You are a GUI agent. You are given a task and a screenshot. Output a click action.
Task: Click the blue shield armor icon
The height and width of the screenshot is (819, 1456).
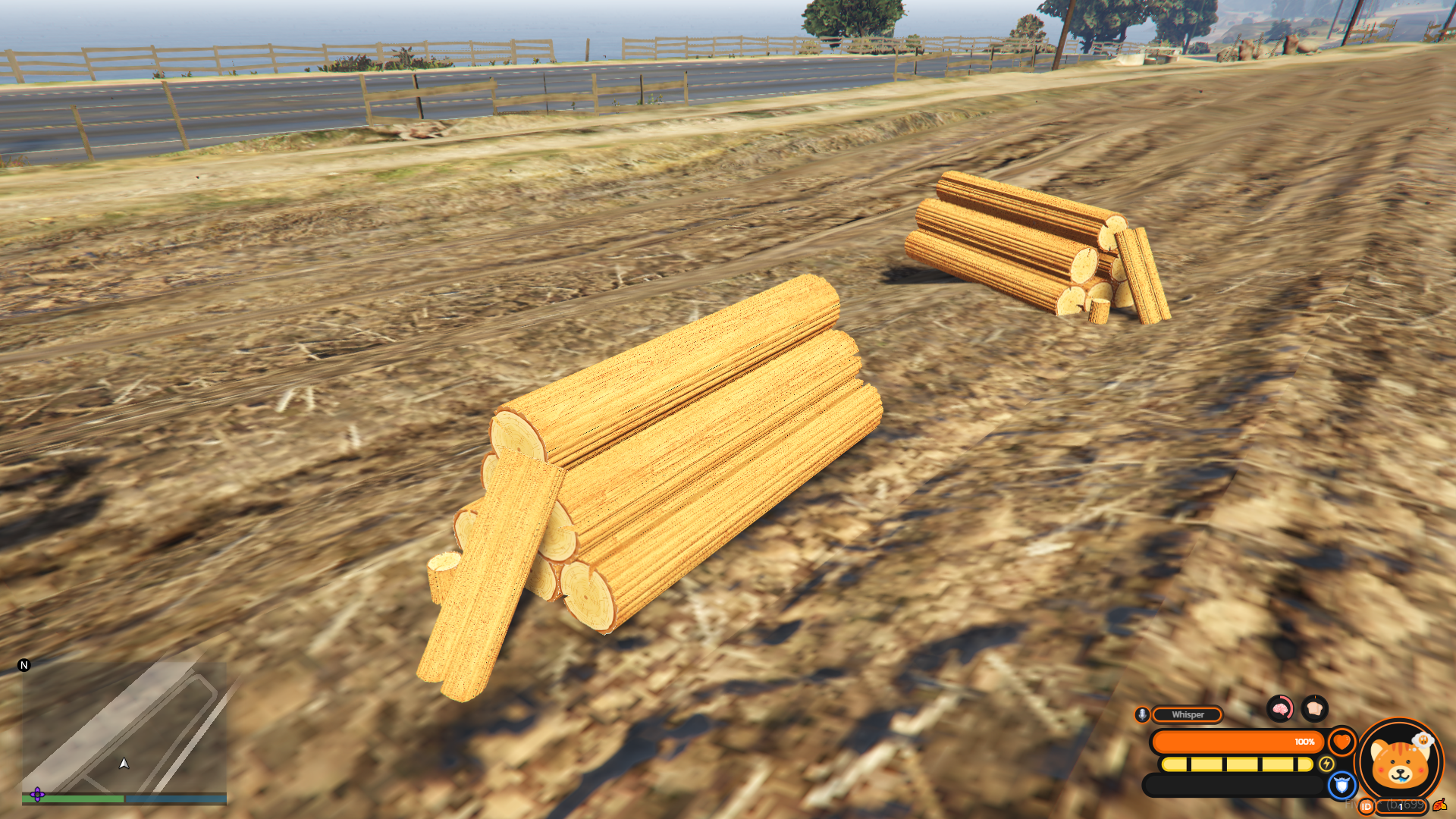click(x=1341, y=785)
